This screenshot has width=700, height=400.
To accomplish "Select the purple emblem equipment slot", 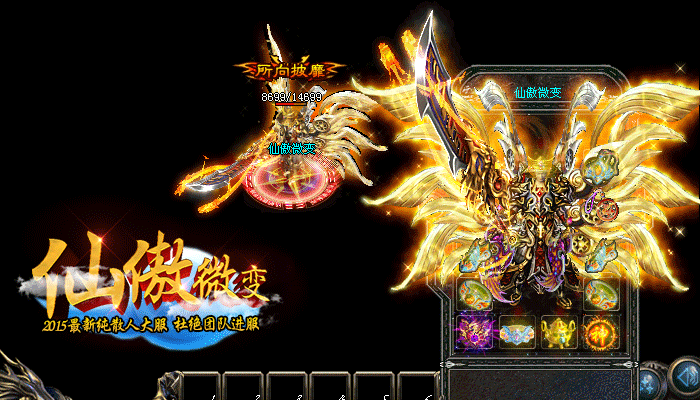I will tap(472, 331).
